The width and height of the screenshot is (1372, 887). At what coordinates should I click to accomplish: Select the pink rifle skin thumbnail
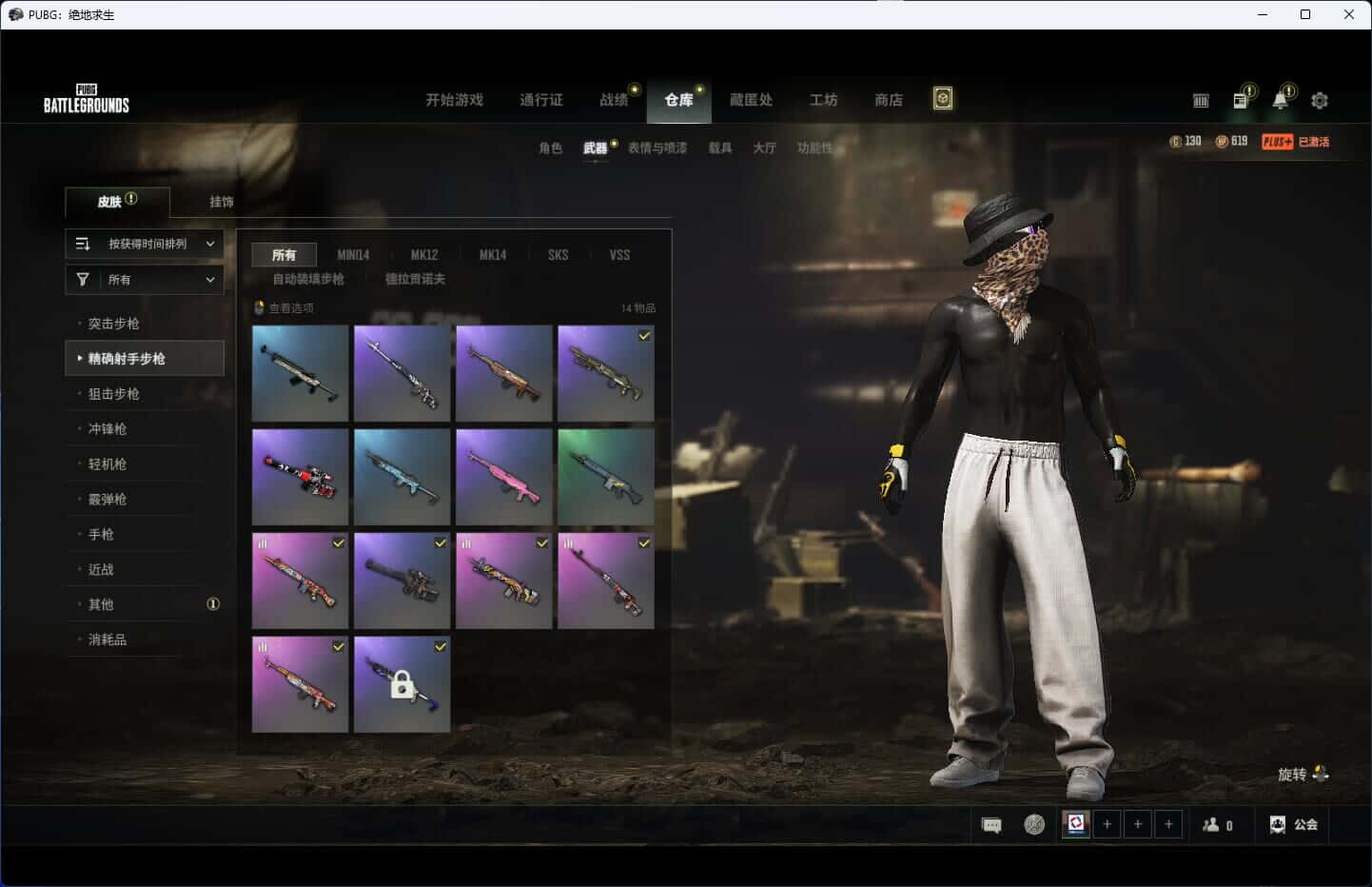503,476
